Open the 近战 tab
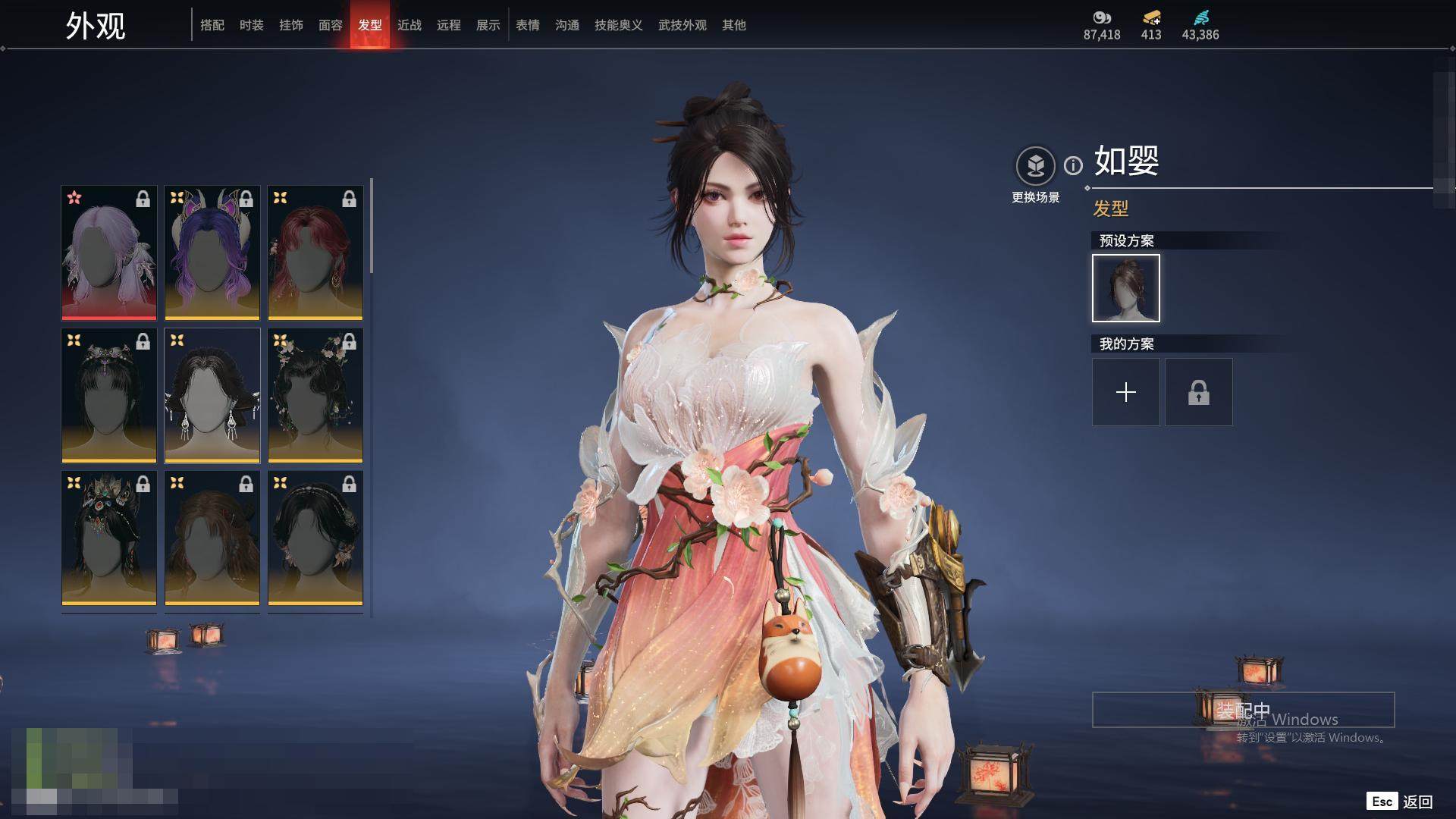The image size is (1456, 819). point(409,25)
